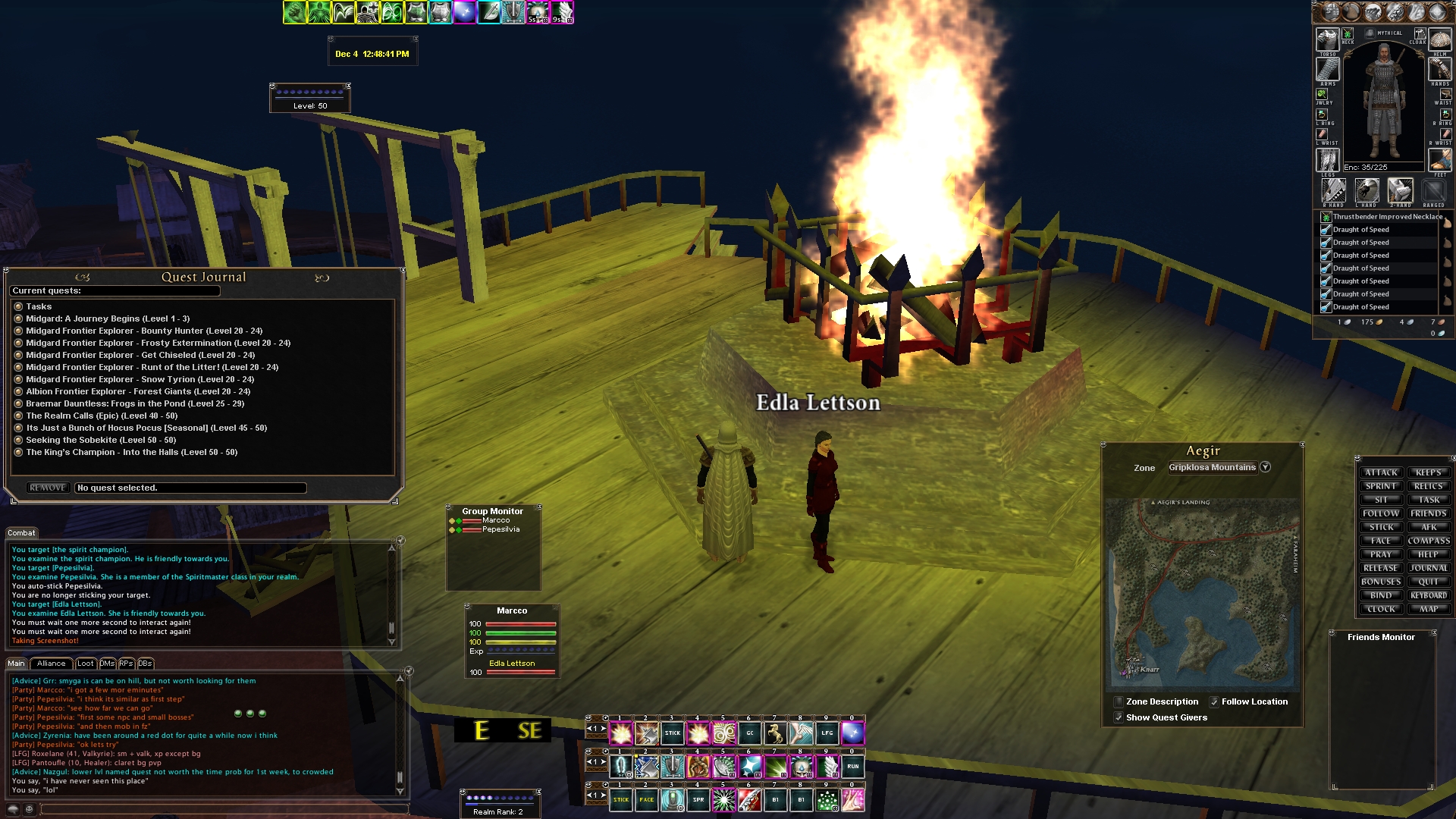Image resolution: width=1456 pixels, height=819 pixels.
Task: Open the MAP command button
Action: coord(1429,609)
